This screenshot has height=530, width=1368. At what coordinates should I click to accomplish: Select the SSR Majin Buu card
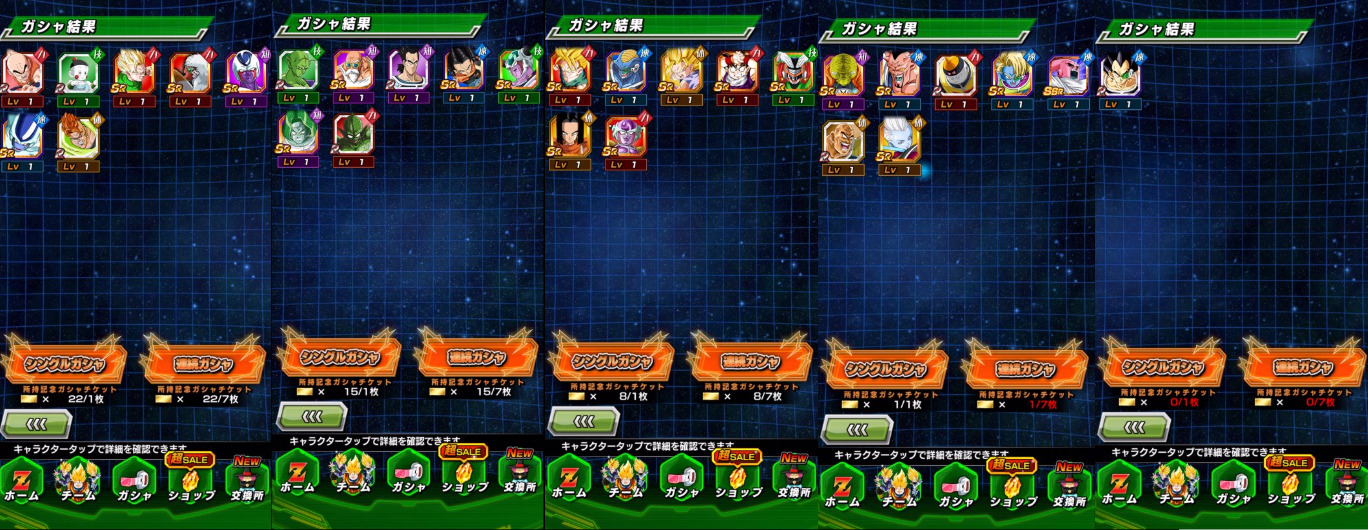(x=1066, y=75)
